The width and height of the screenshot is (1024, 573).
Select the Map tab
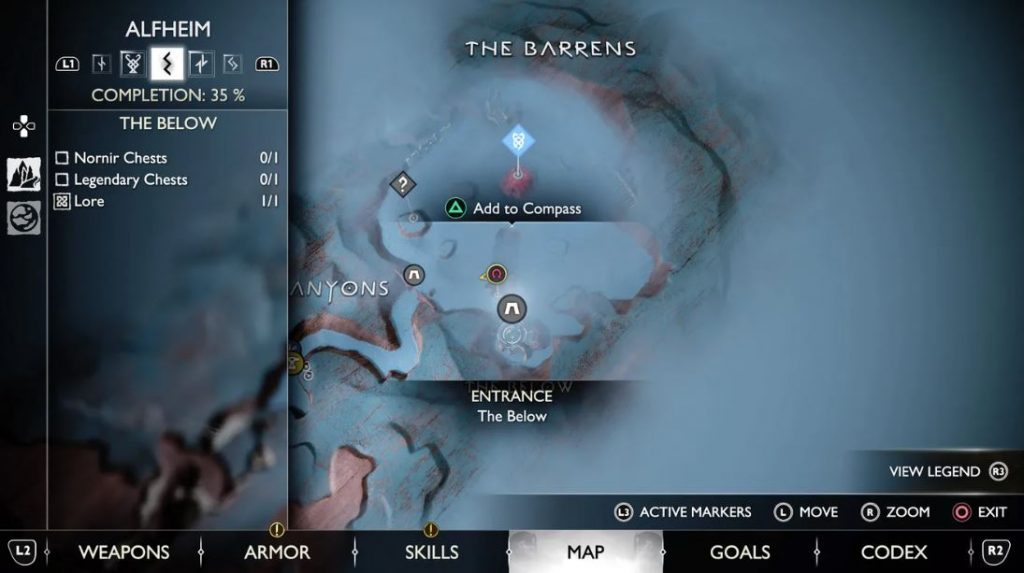[585, 552]
